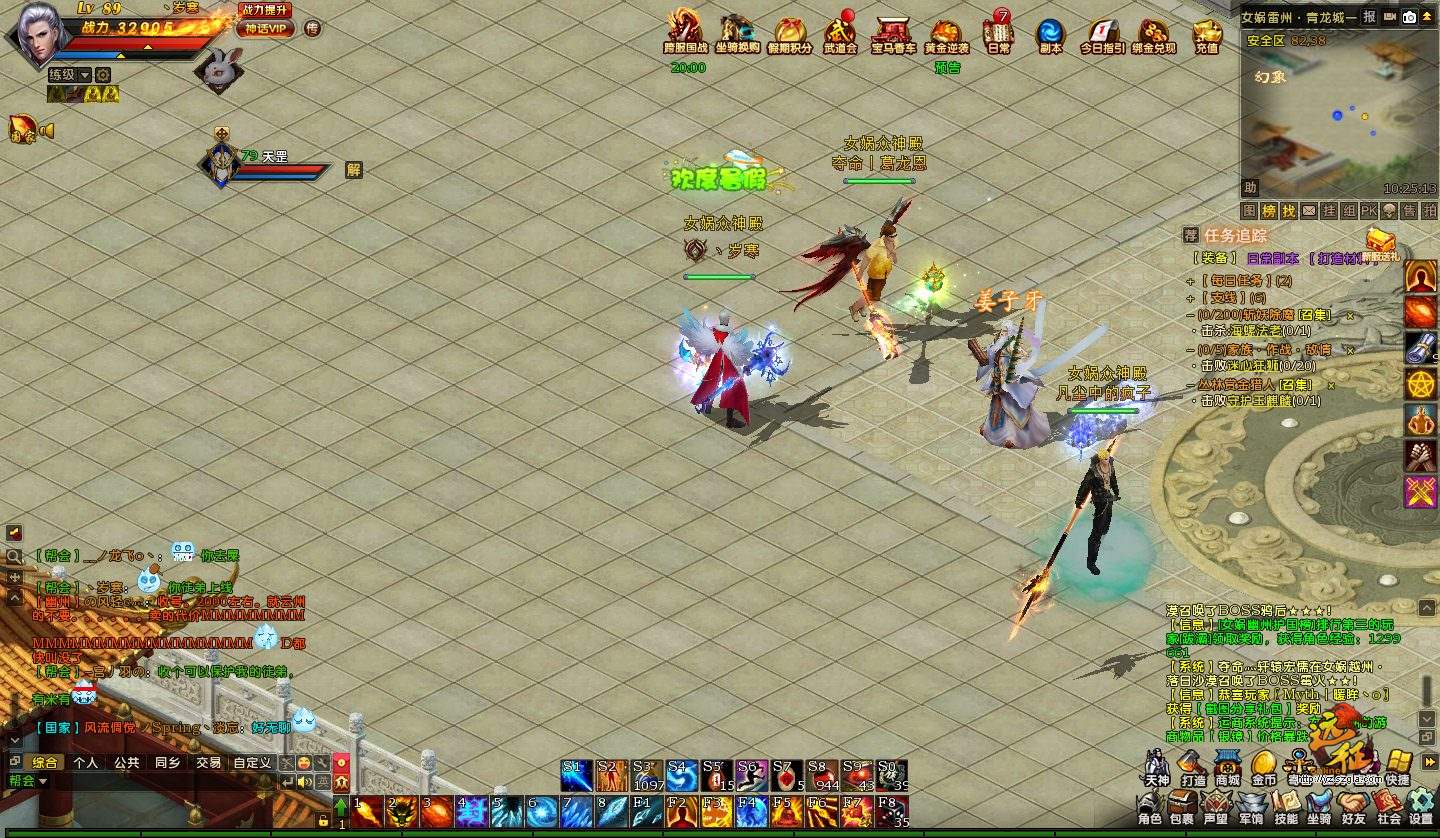Click the 战力提升 power-up button

[x=265, y=10]
